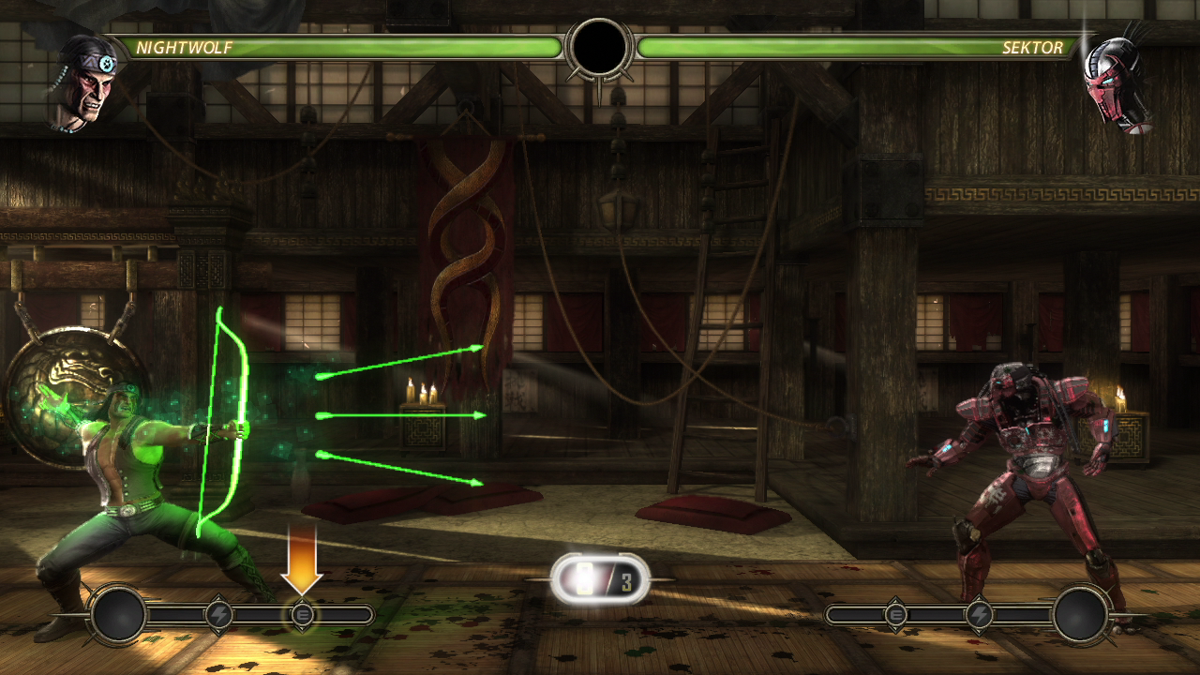
Task: Click Sektor's character portrait
Action: click(x=1115, y=82)
